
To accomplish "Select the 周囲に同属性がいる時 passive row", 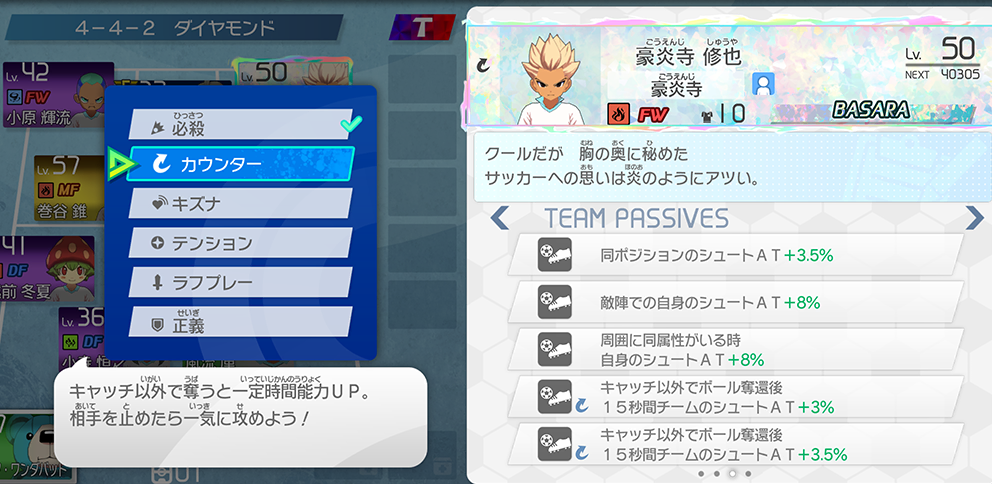I will tap(735, 349).
